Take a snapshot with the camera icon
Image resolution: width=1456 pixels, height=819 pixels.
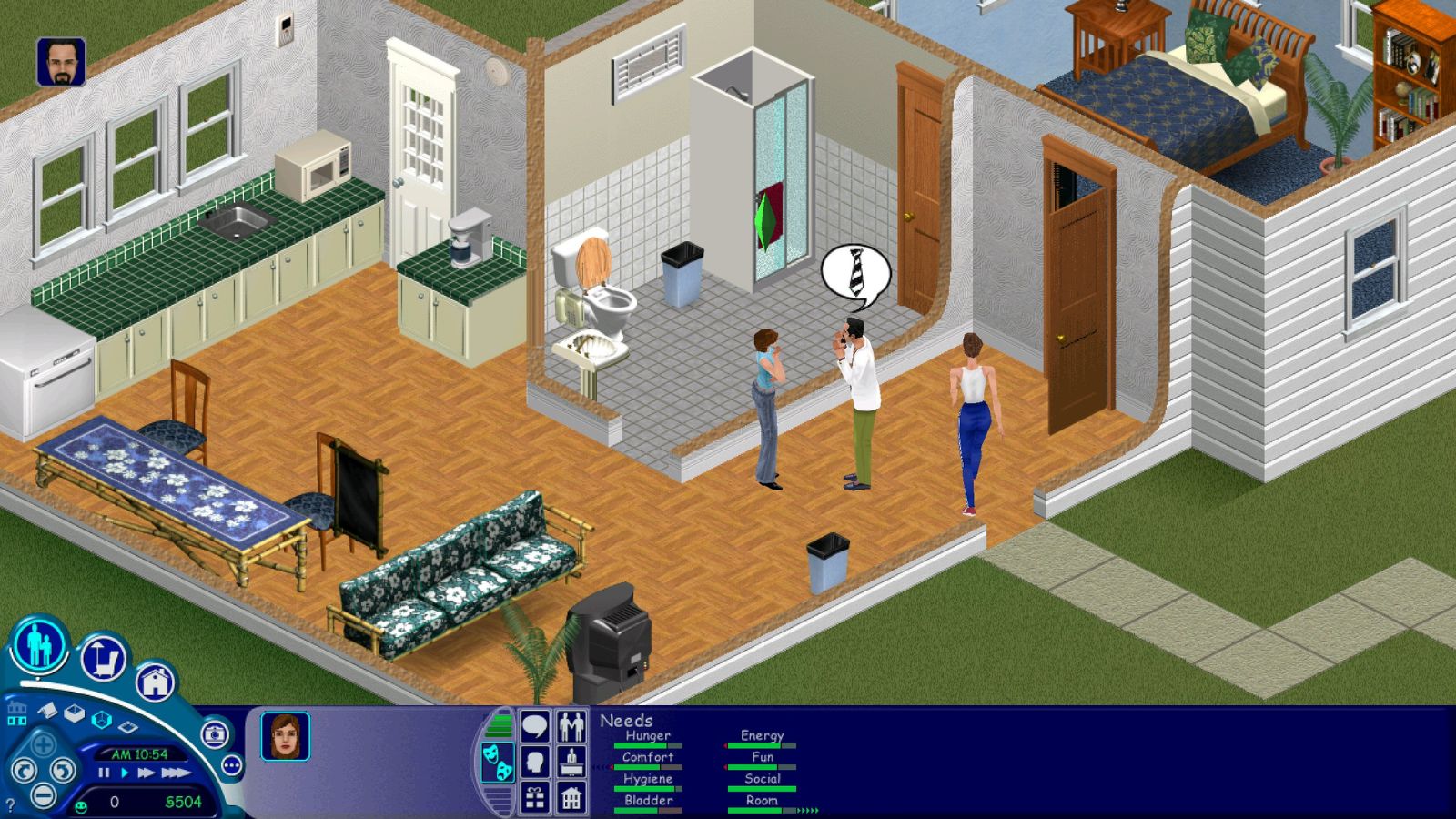(216, 734)
